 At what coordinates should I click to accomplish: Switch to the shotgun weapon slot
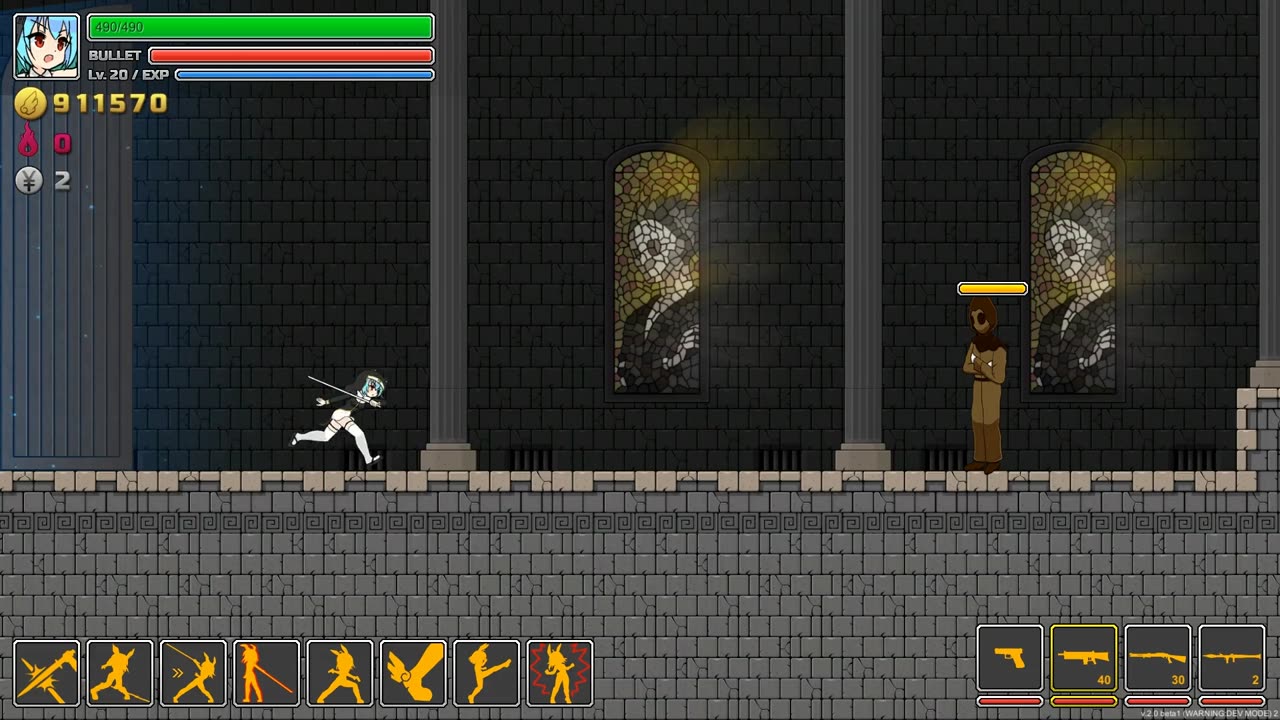(1158, 658)
